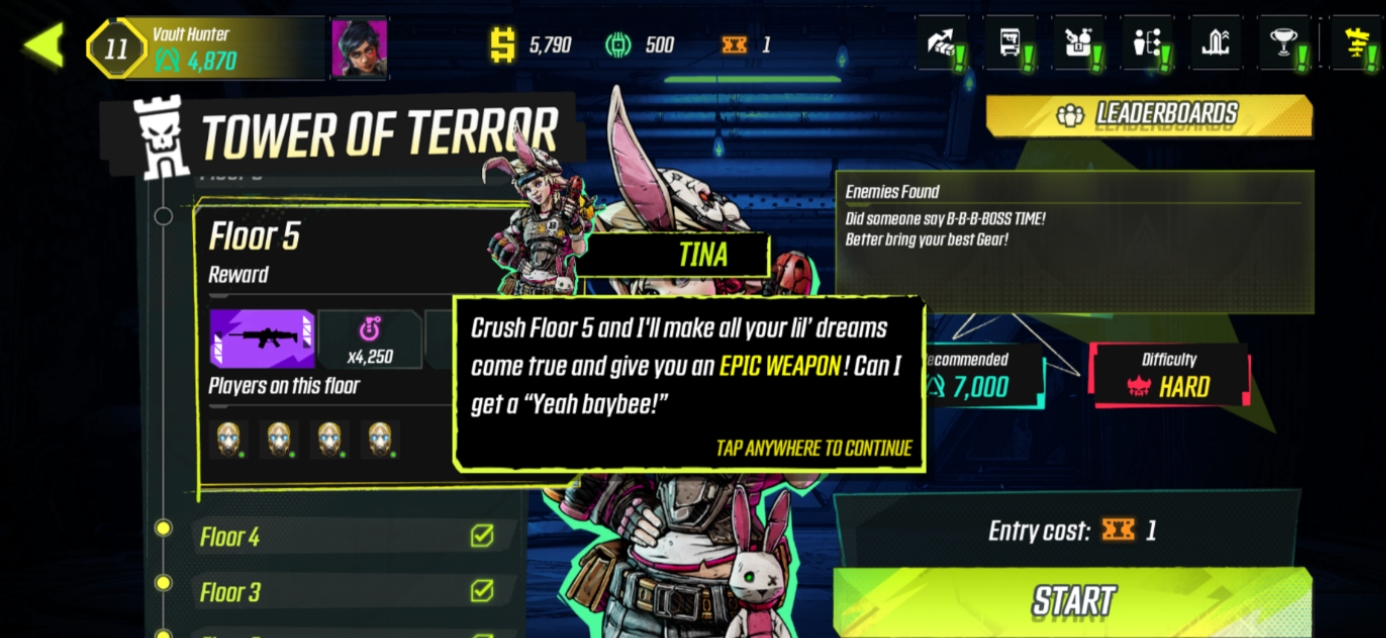Open the Vault Hunter profile portrait

tap(359, 47)
